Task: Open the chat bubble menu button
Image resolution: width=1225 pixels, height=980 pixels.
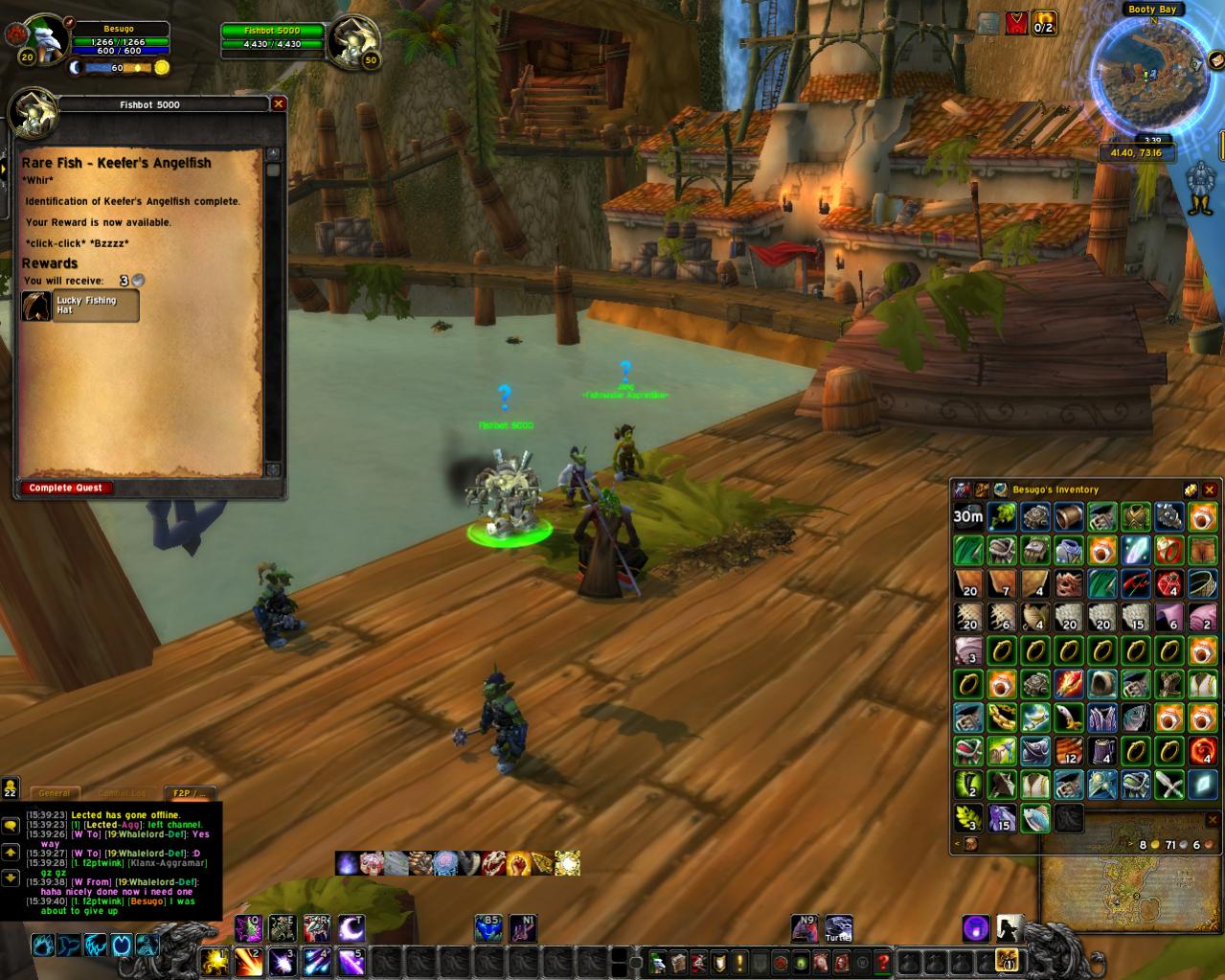Action: 11,825
